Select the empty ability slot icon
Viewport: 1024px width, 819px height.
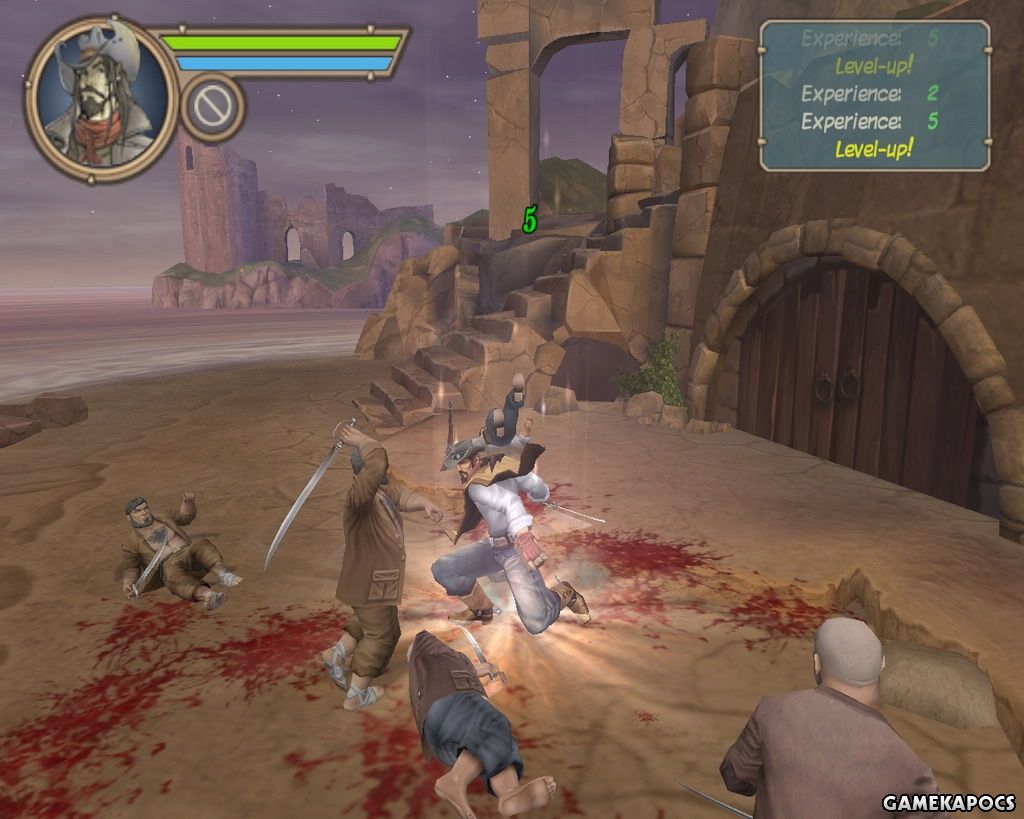click(x=213, y=106)
